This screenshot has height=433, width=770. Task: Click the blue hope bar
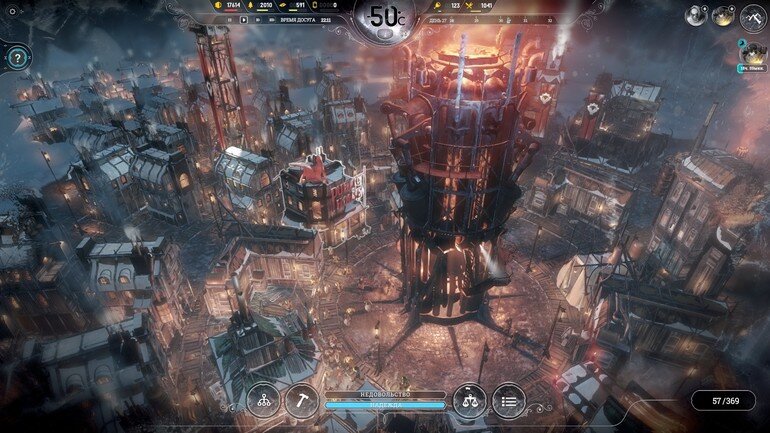pyautogui.click(x=385, y=405)
